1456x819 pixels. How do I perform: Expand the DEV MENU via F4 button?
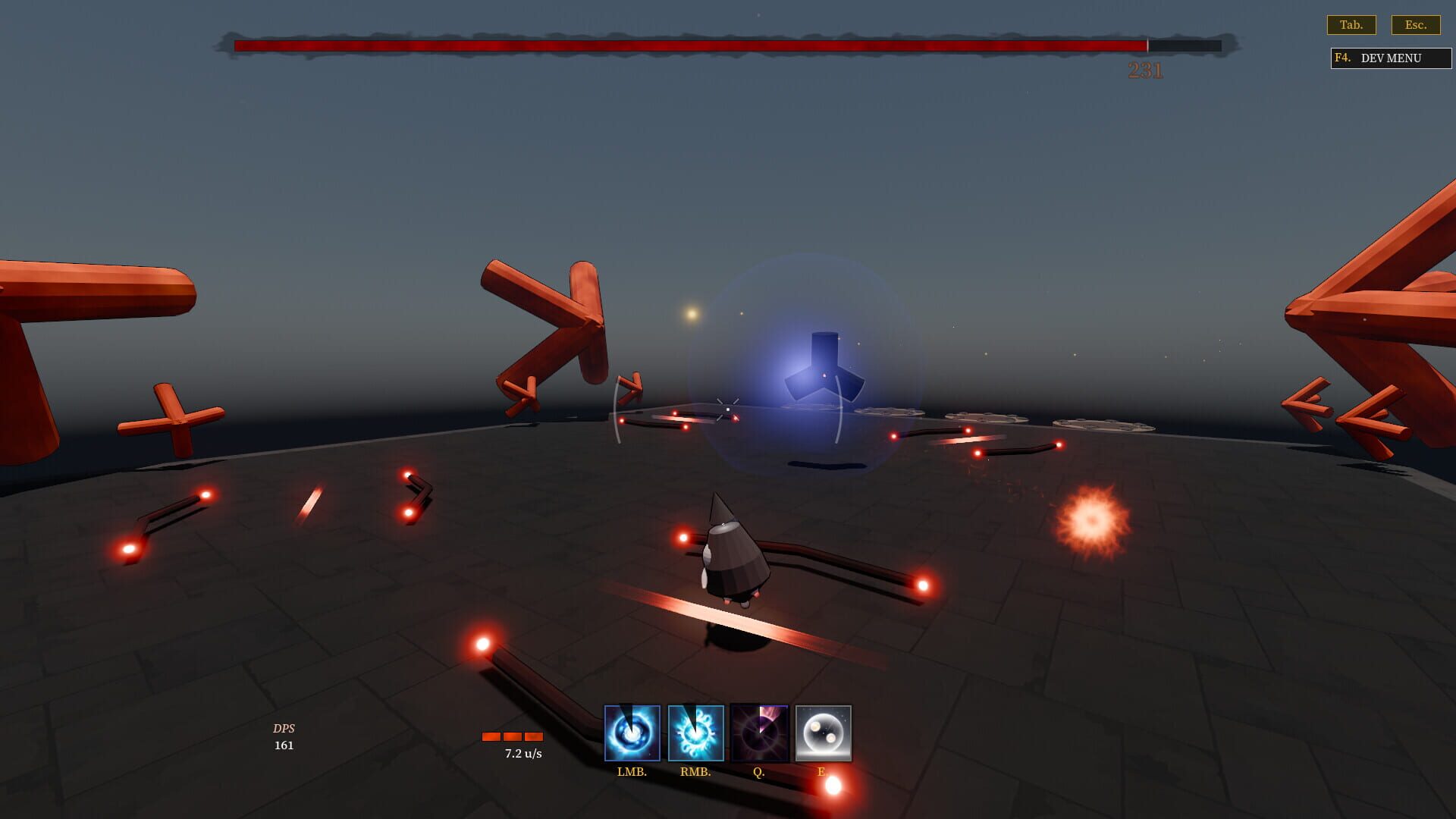[1389, 58]
